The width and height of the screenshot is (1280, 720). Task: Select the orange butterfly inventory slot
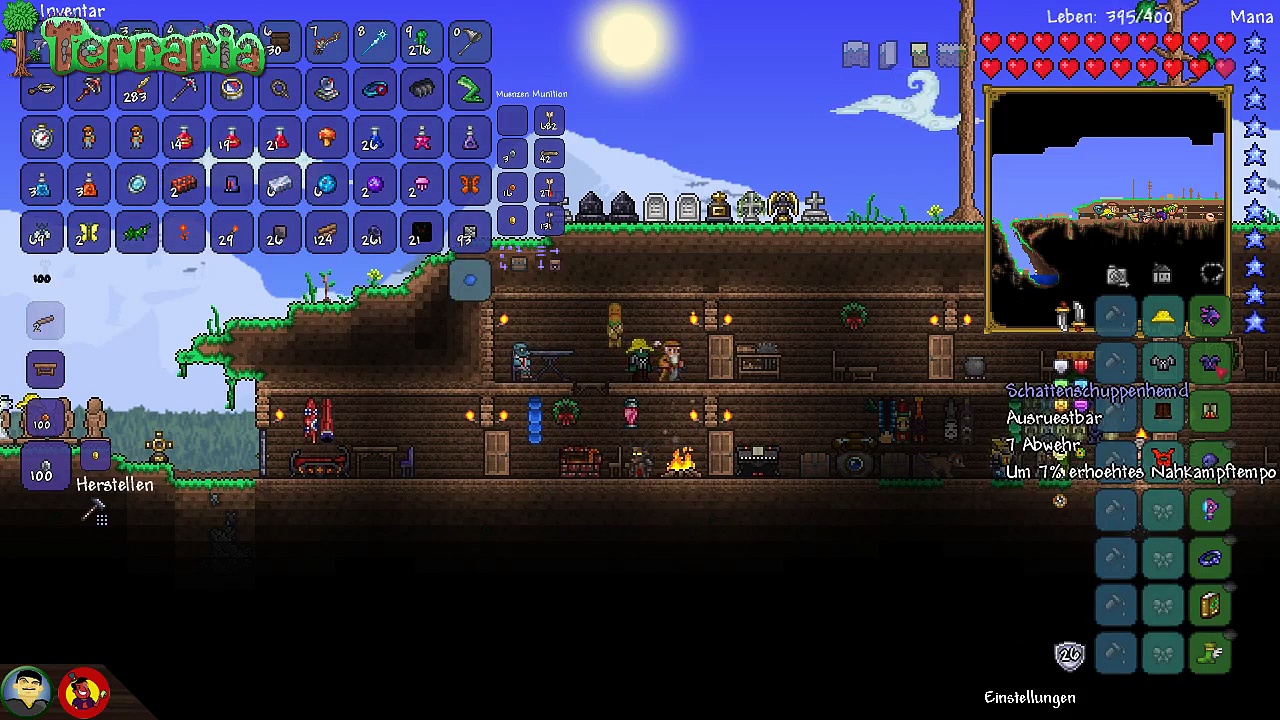(469, 185)
